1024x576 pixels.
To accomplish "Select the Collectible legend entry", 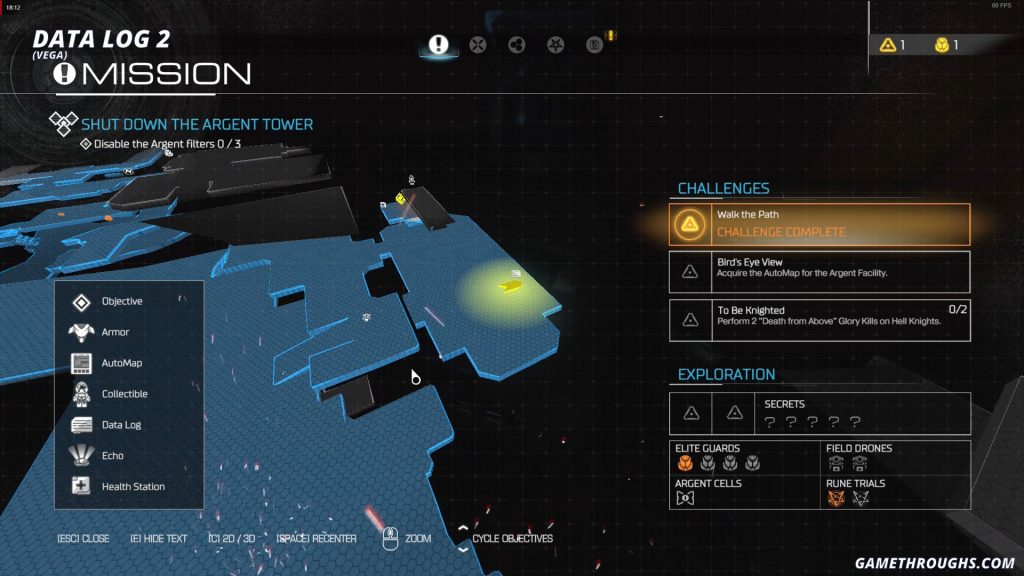I will 124,394.
